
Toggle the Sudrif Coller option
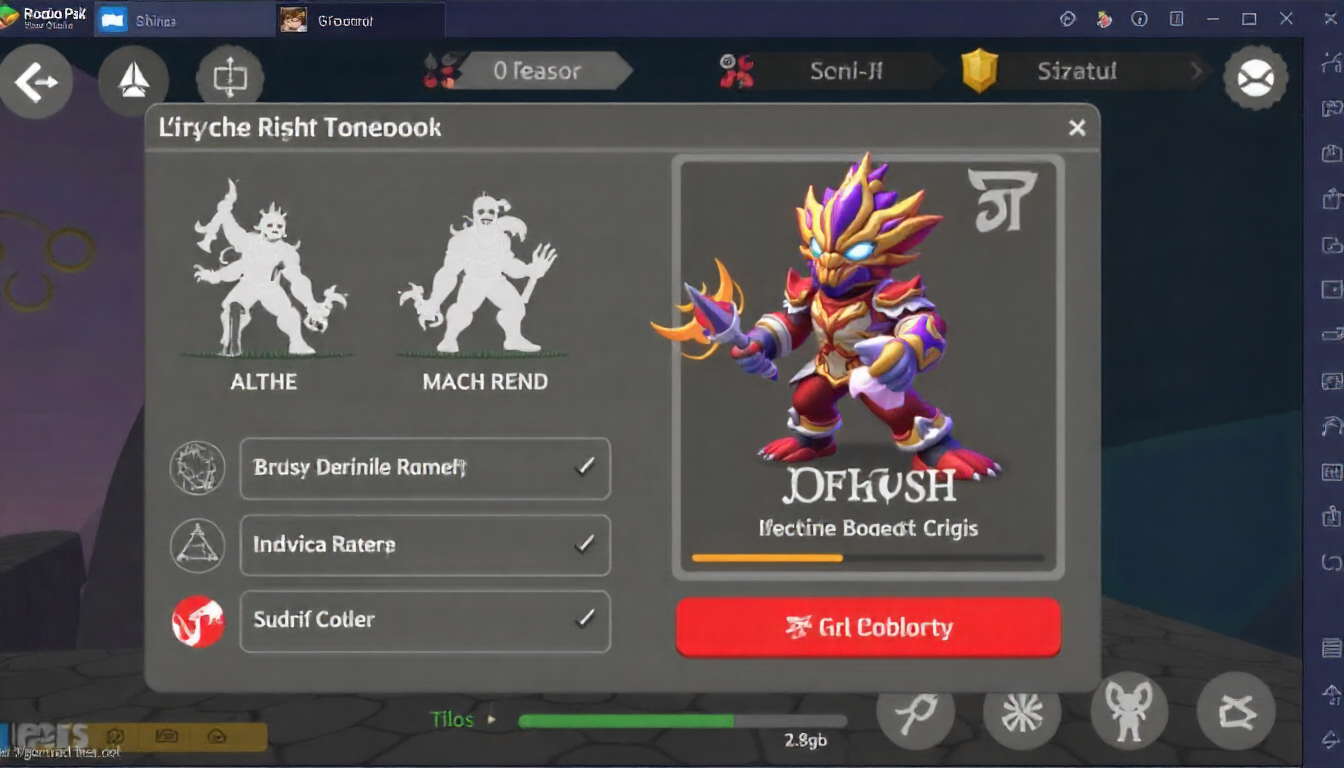tap(425, 620)
